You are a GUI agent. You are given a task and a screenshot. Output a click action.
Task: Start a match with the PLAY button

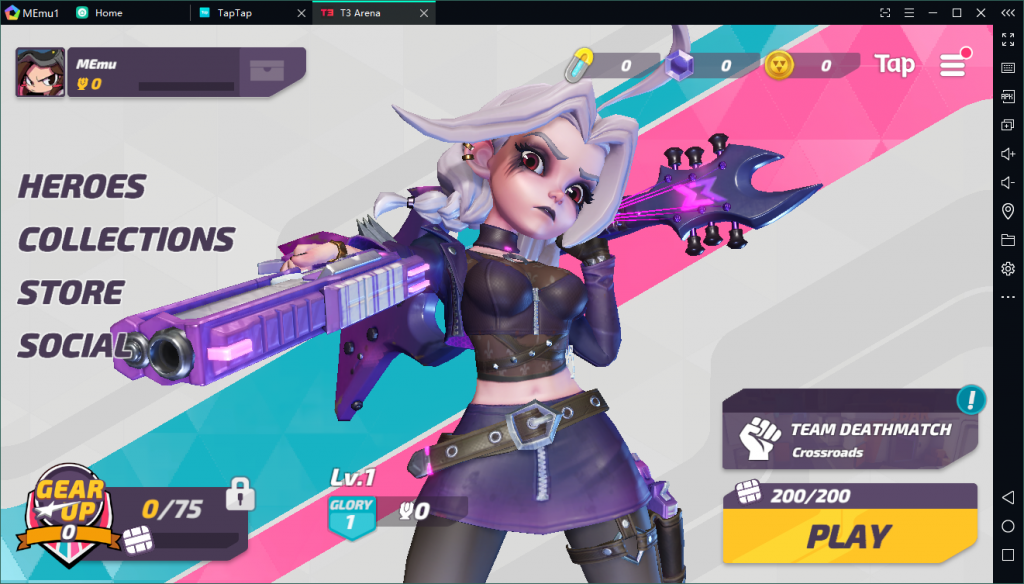(849, 537)
